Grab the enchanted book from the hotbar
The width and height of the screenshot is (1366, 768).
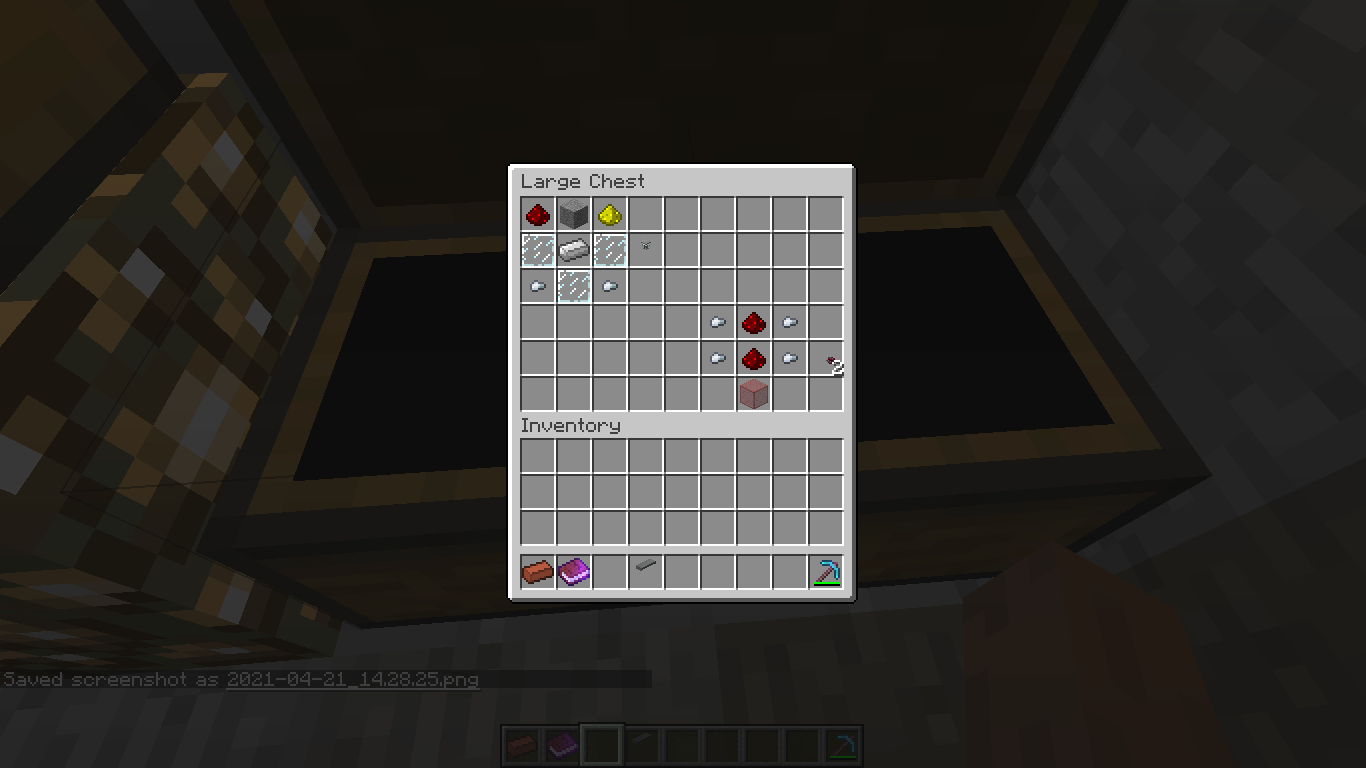tap(574, 570)
